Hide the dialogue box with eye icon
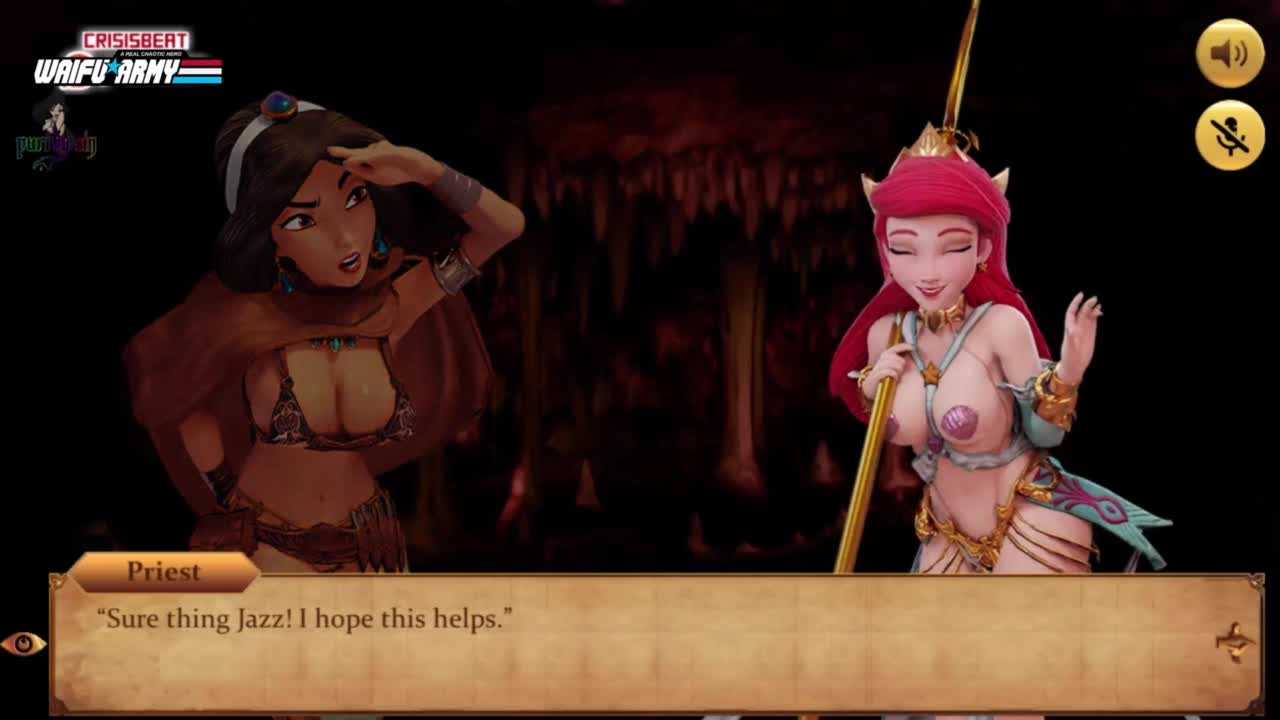This screenshot has width=1280, height=720. pyautogui.click(x=23, y=643)
